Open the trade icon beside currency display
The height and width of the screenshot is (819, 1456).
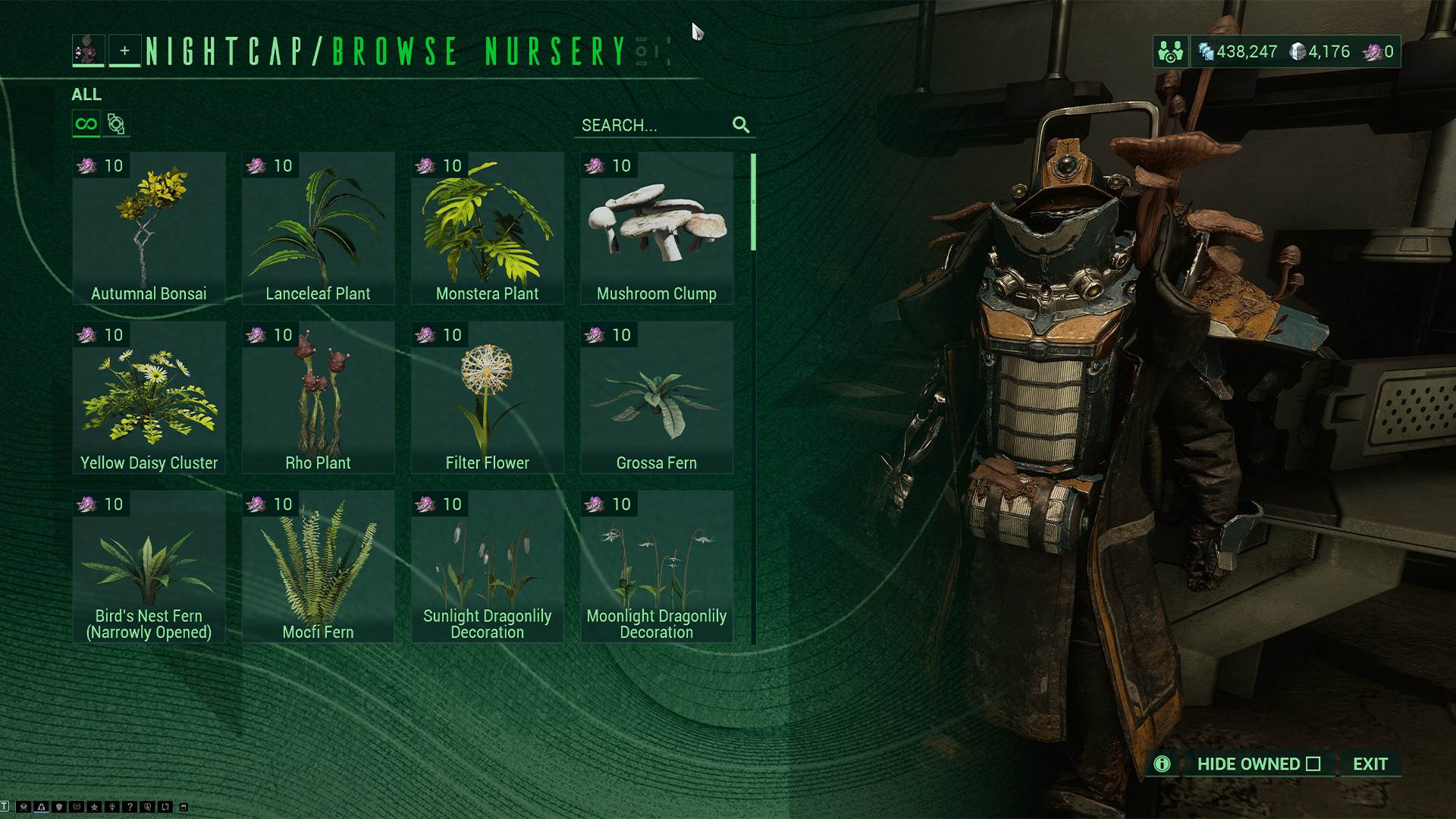(1170, 52)
